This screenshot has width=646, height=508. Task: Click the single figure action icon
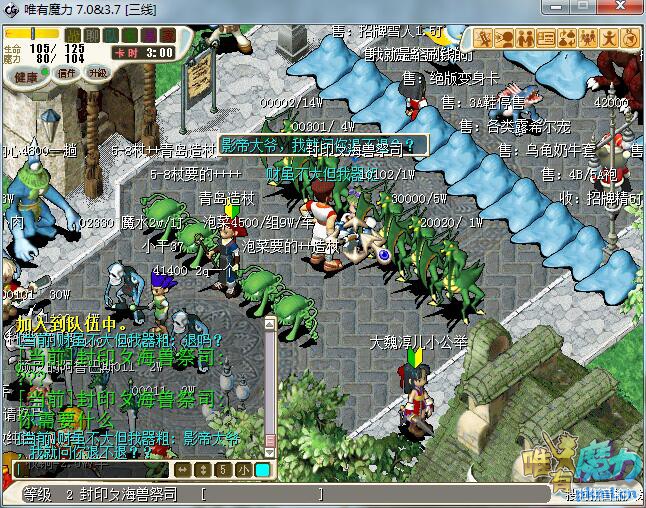pos(609,39)
